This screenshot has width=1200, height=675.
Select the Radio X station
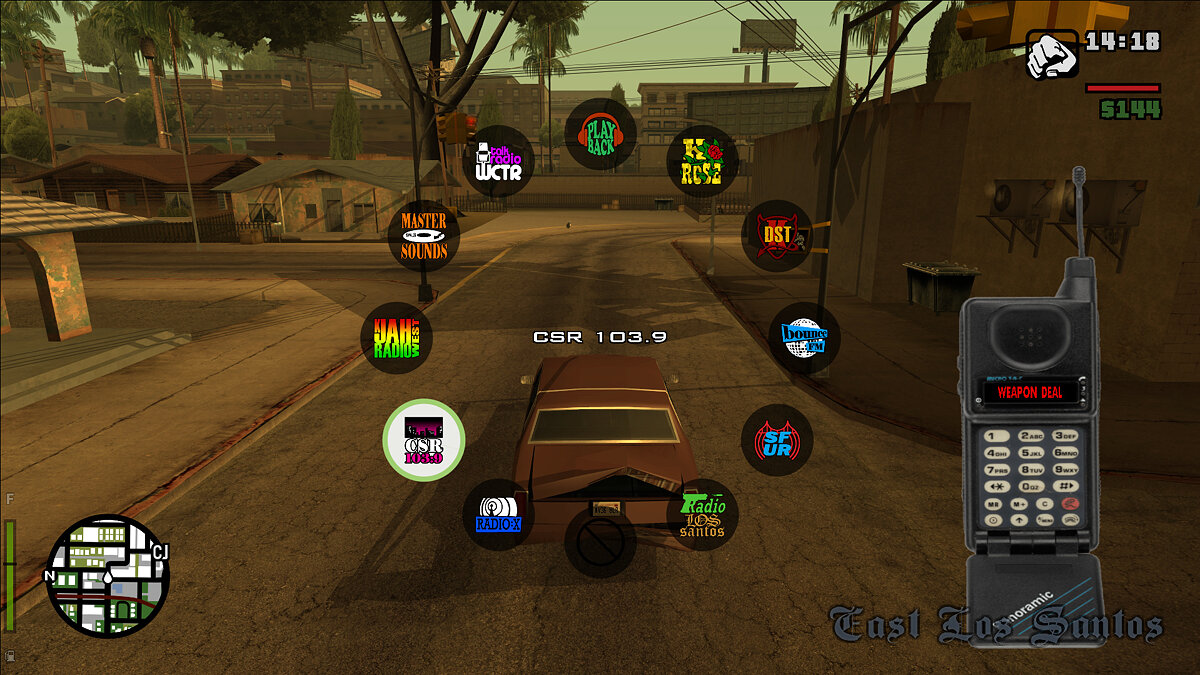click(x=499, y=514)
